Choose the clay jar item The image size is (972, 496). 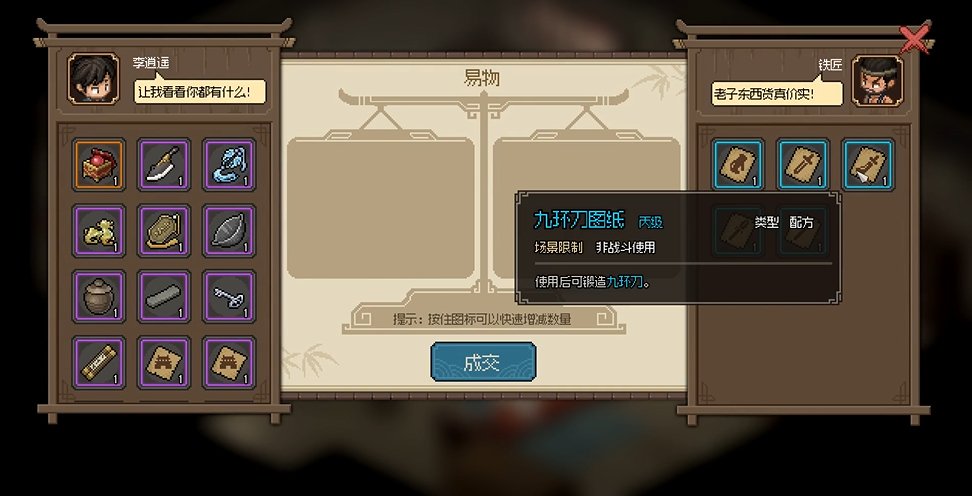click(x=99, y=296)
